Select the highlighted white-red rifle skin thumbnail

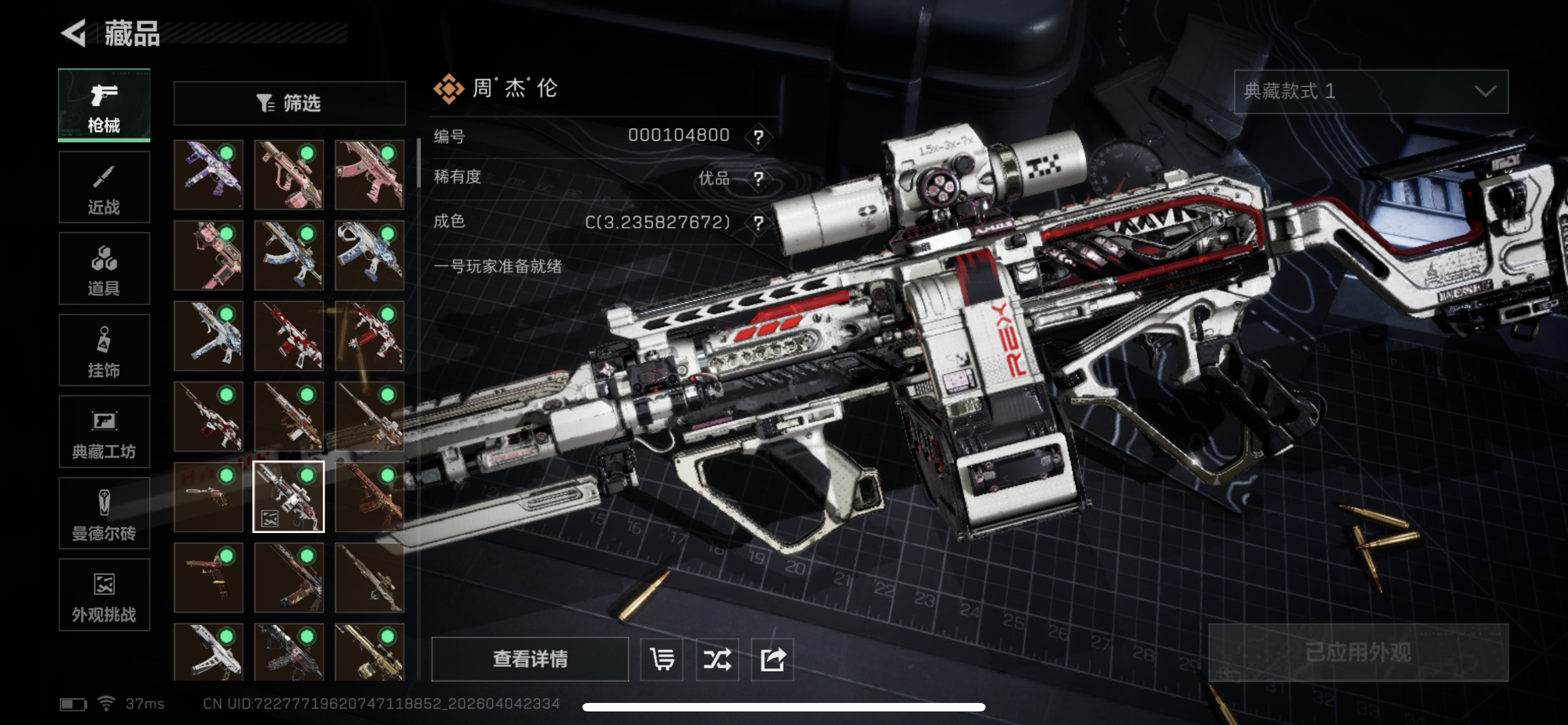(x=288, y=497)
